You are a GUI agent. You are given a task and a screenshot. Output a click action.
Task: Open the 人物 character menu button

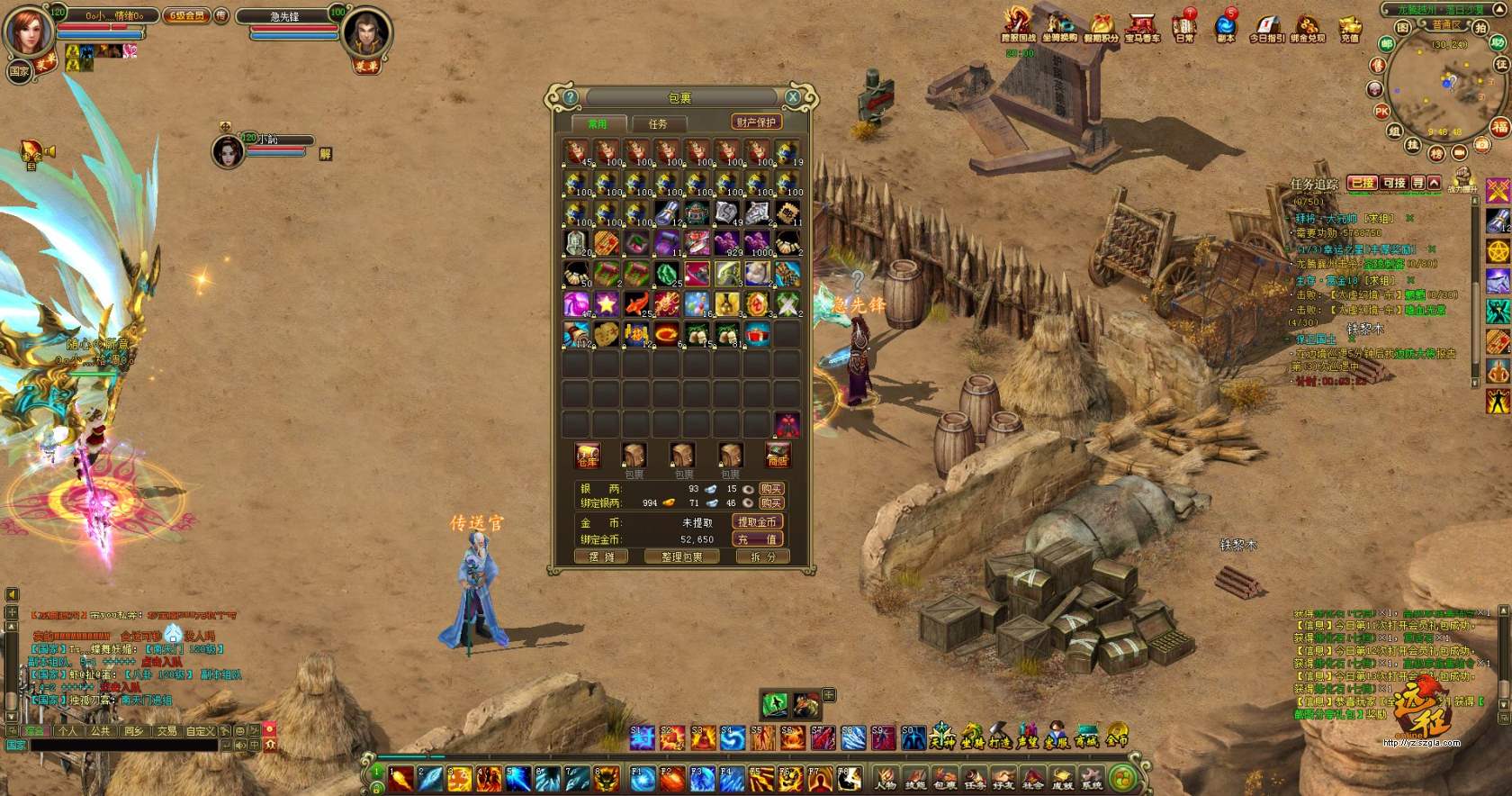click(x=886, y=779)
